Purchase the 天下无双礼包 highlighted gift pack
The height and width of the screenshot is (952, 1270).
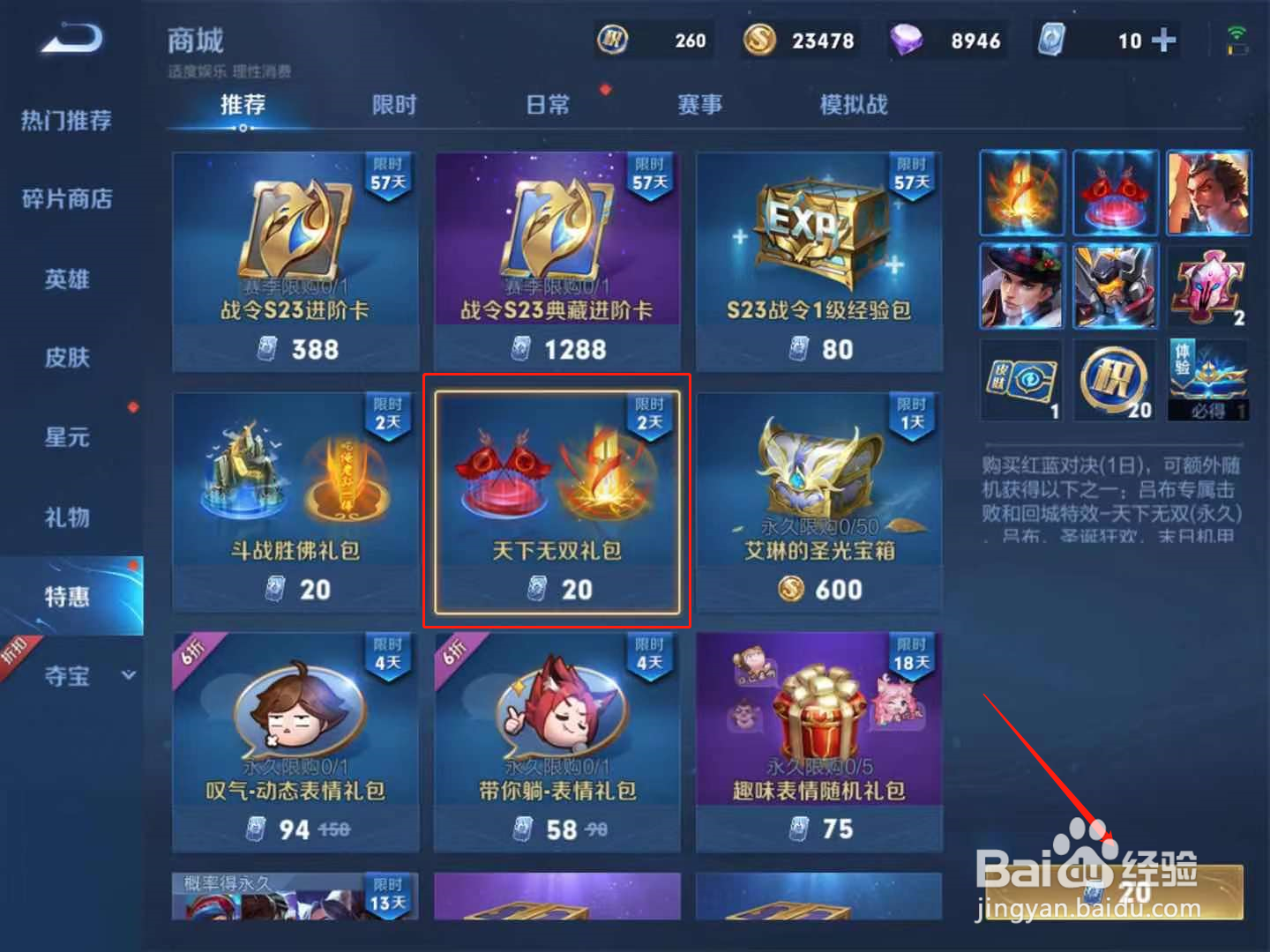557,501
